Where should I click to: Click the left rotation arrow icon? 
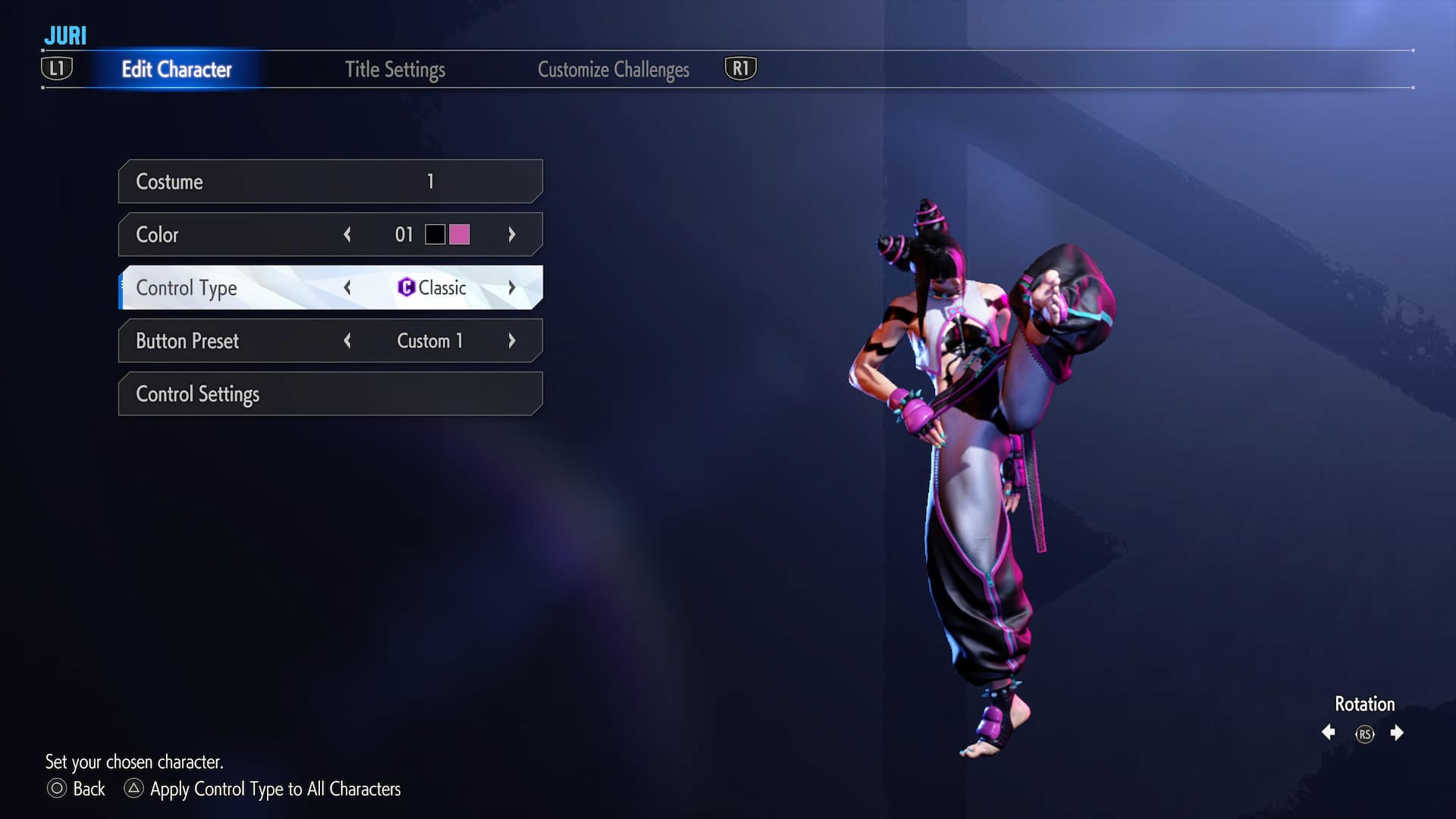click(x=1329, y=733)
